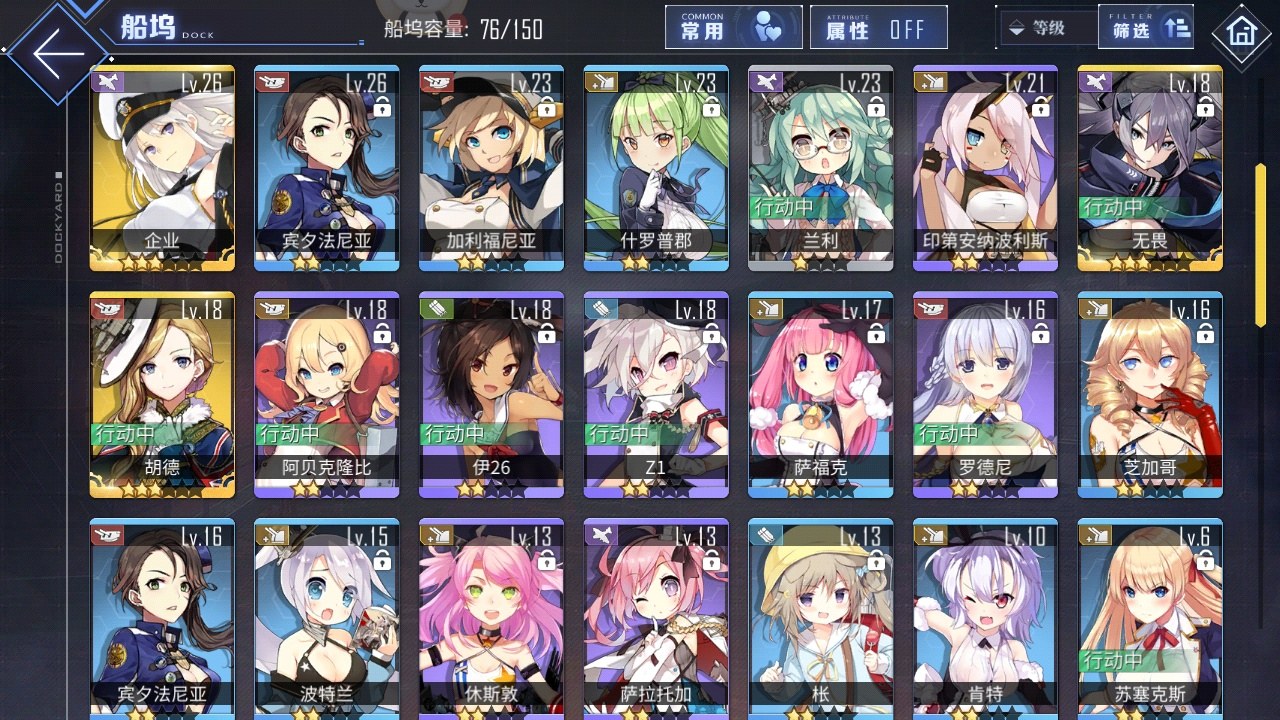This screenshot has height=720, width=1280.
Task: Open the 筛选 filter options
Action: (x=1146, y=28)
